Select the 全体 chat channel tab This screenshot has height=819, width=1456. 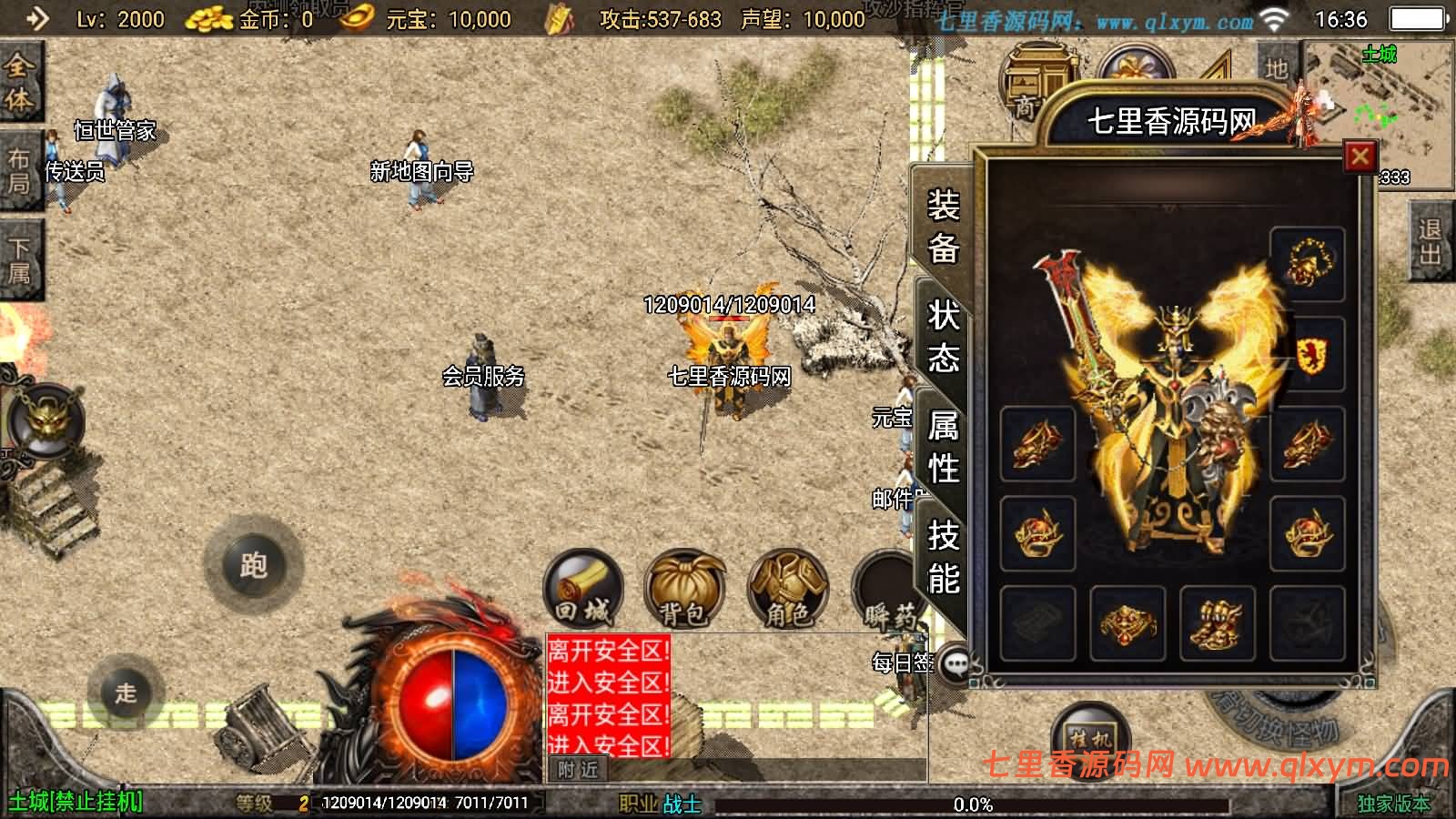18,82
